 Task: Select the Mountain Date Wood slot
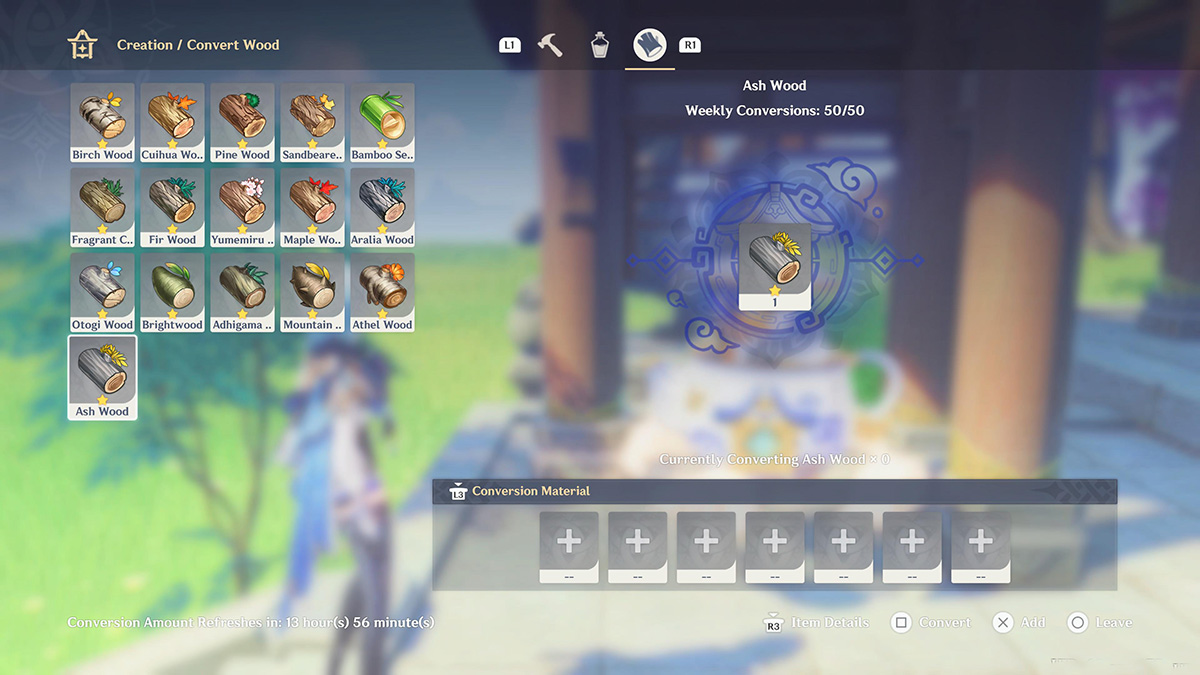tap(312, 292)
